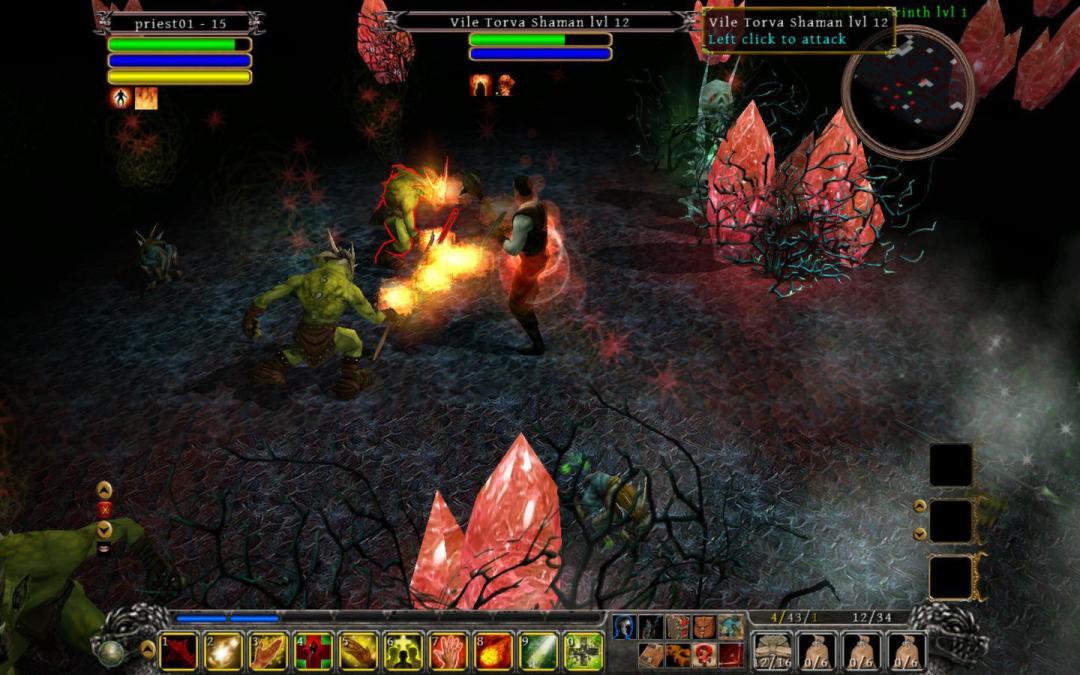This screenshot has width=1080, height=675.
Task: Open the red question mark help icon
Action: click(704, 655)
